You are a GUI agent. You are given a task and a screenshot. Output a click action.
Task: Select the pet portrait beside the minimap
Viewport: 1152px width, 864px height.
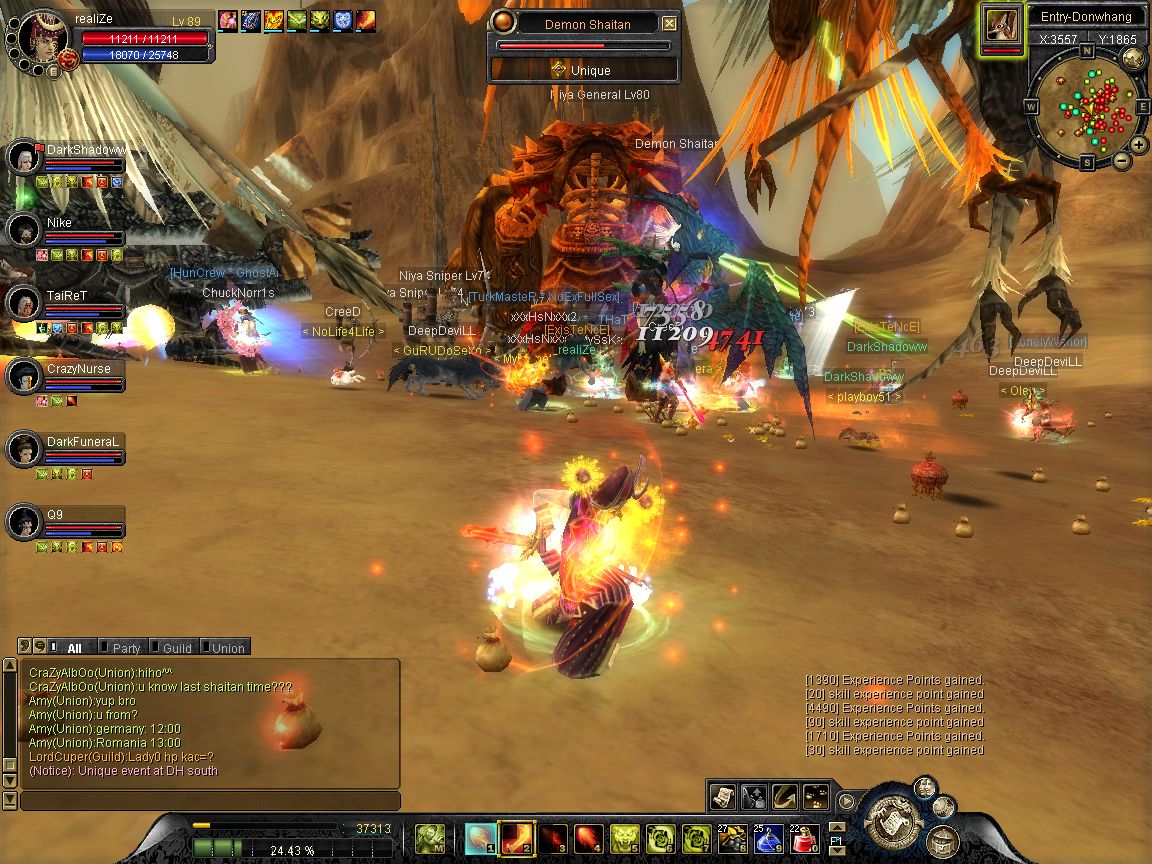1001,25
